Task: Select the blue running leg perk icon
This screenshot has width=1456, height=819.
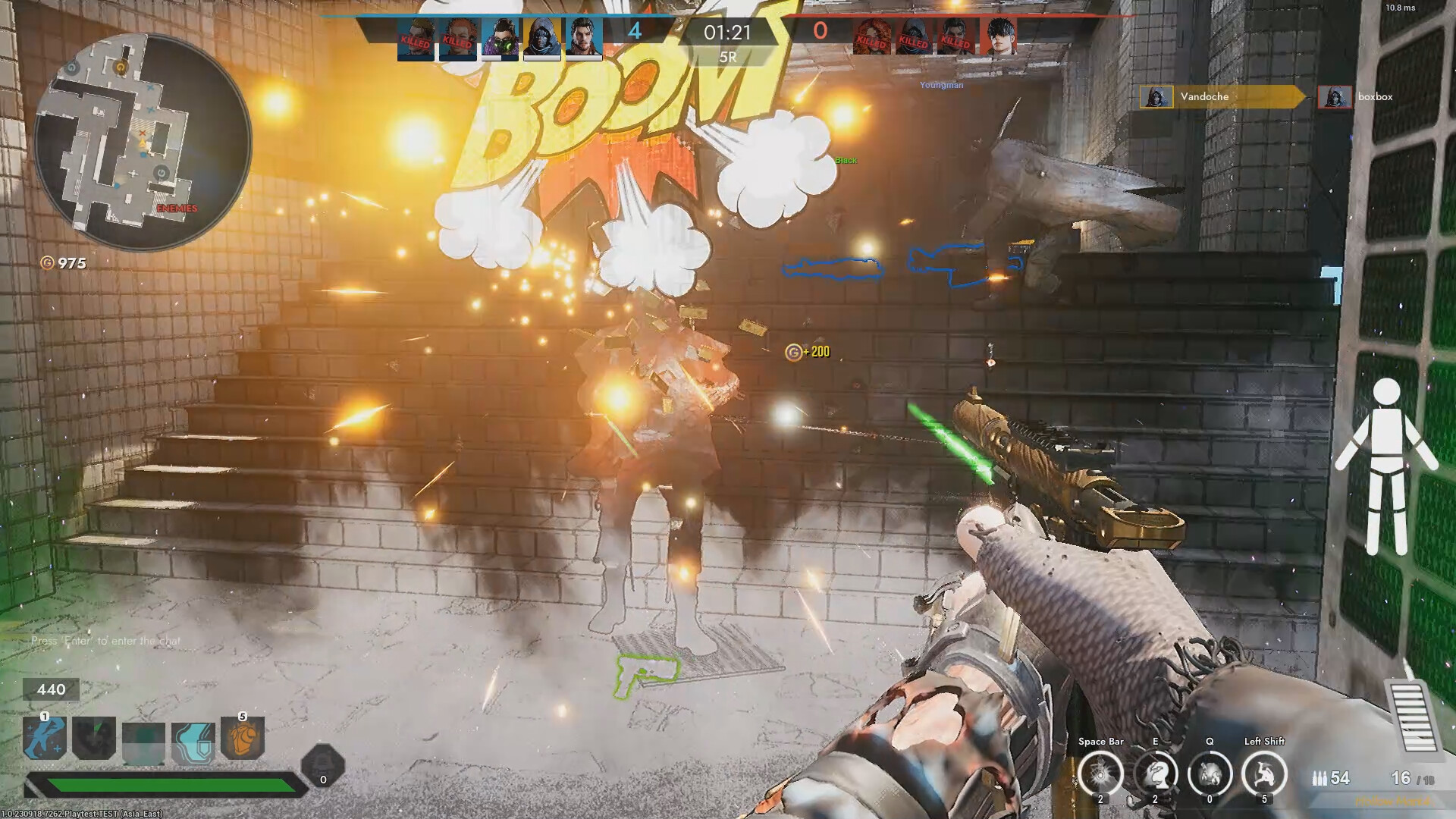Action: [45, 739]
